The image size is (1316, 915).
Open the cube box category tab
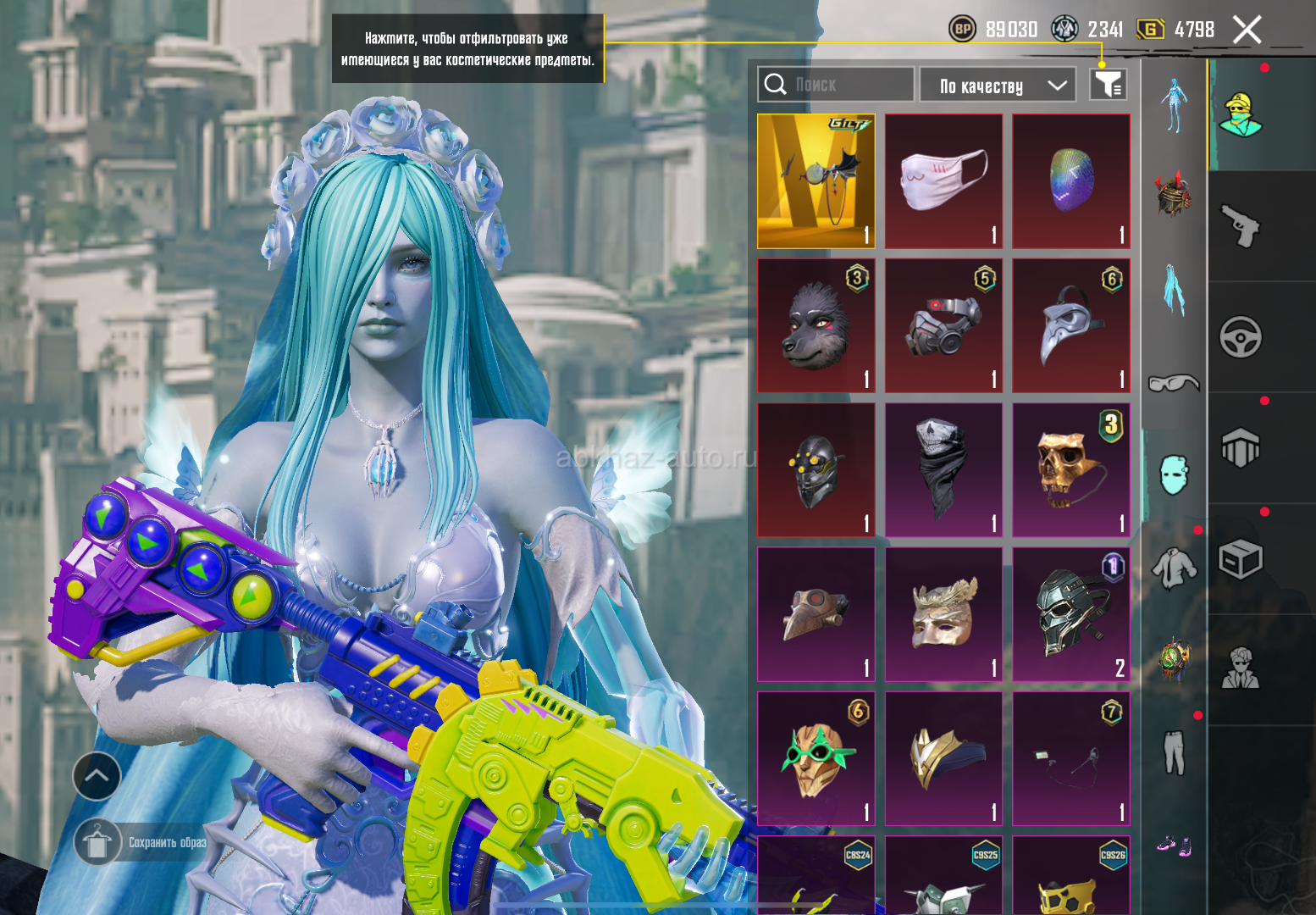(x=1241, y=559)
